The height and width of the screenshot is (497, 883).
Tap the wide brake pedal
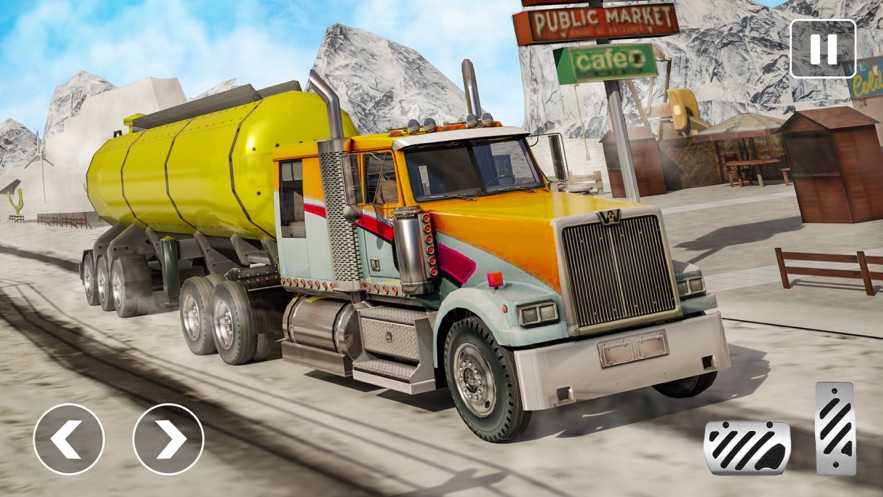point(747,446)
